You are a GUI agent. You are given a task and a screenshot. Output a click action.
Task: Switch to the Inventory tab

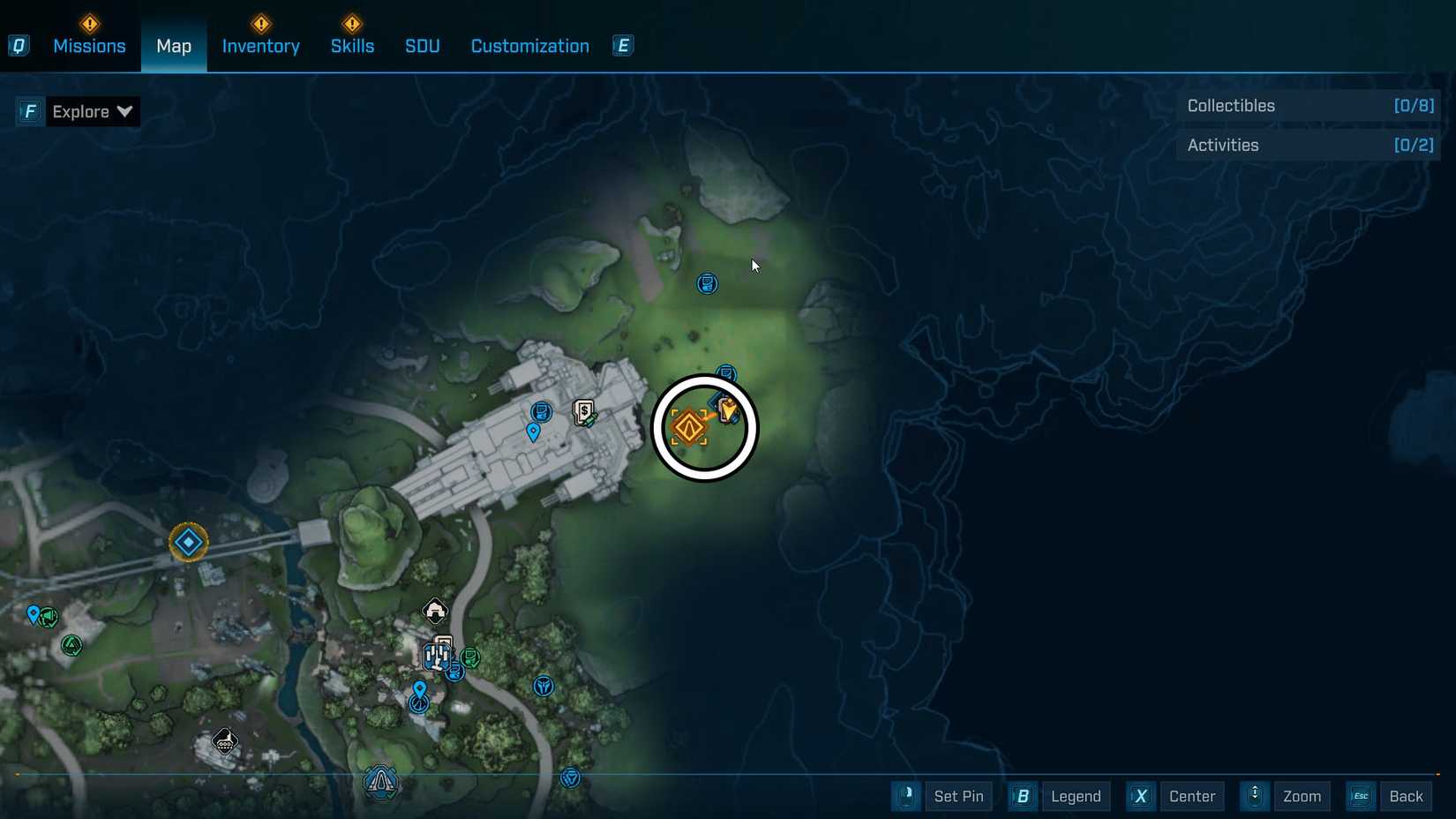(x=260, y=46)
